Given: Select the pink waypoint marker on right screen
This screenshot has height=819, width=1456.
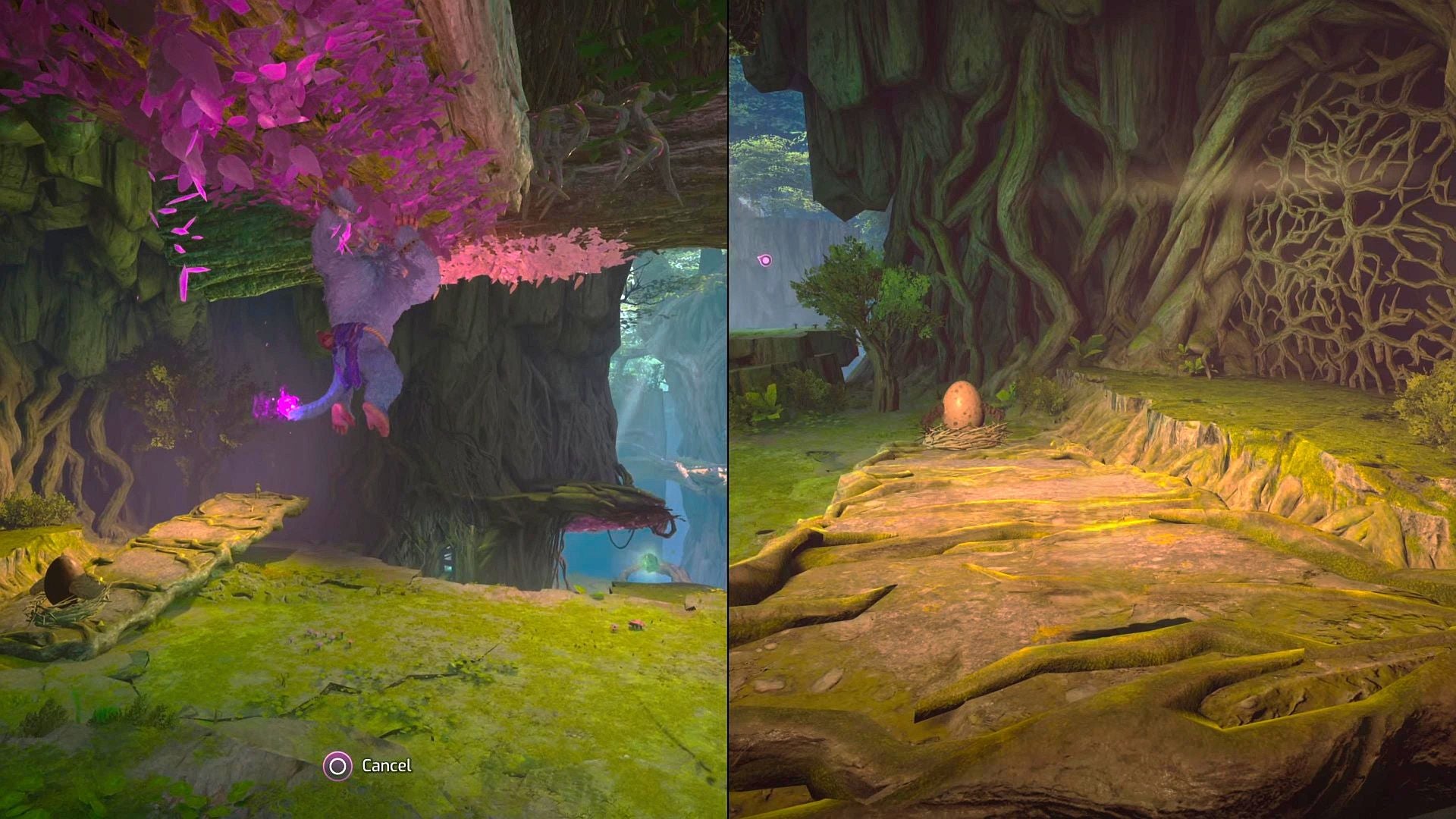Looking at the screenshot, I should pyautogui.click(x=765, y=261).
